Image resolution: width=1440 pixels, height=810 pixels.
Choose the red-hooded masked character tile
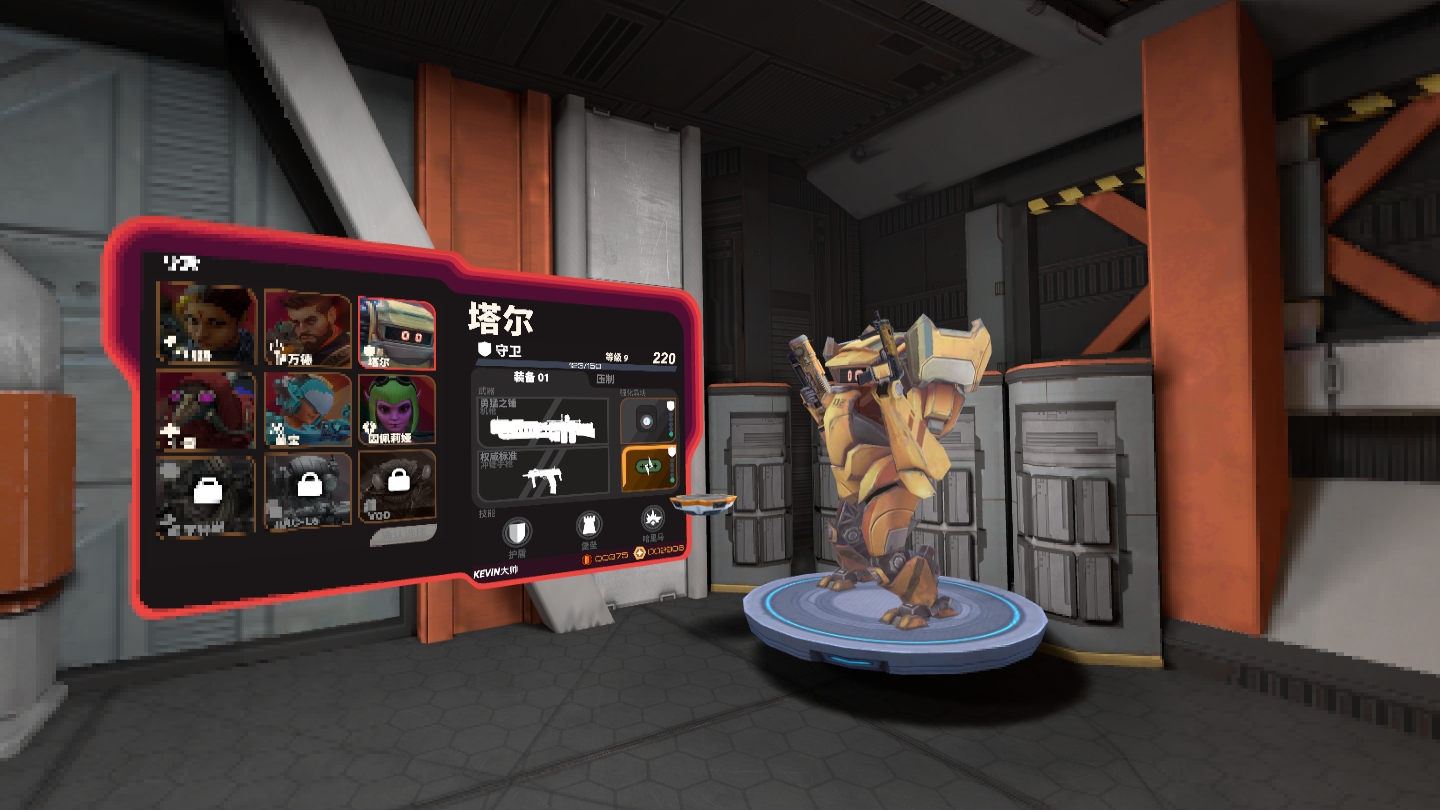[205, 410]
